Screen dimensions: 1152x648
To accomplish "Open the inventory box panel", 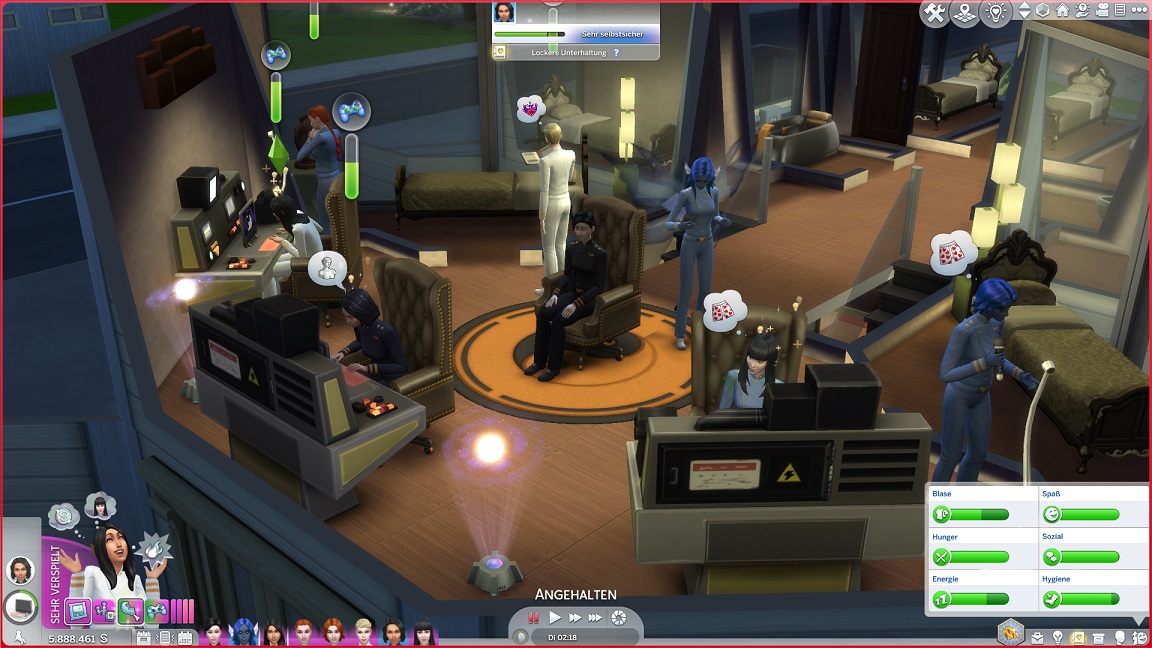I will coord(1099,637).
